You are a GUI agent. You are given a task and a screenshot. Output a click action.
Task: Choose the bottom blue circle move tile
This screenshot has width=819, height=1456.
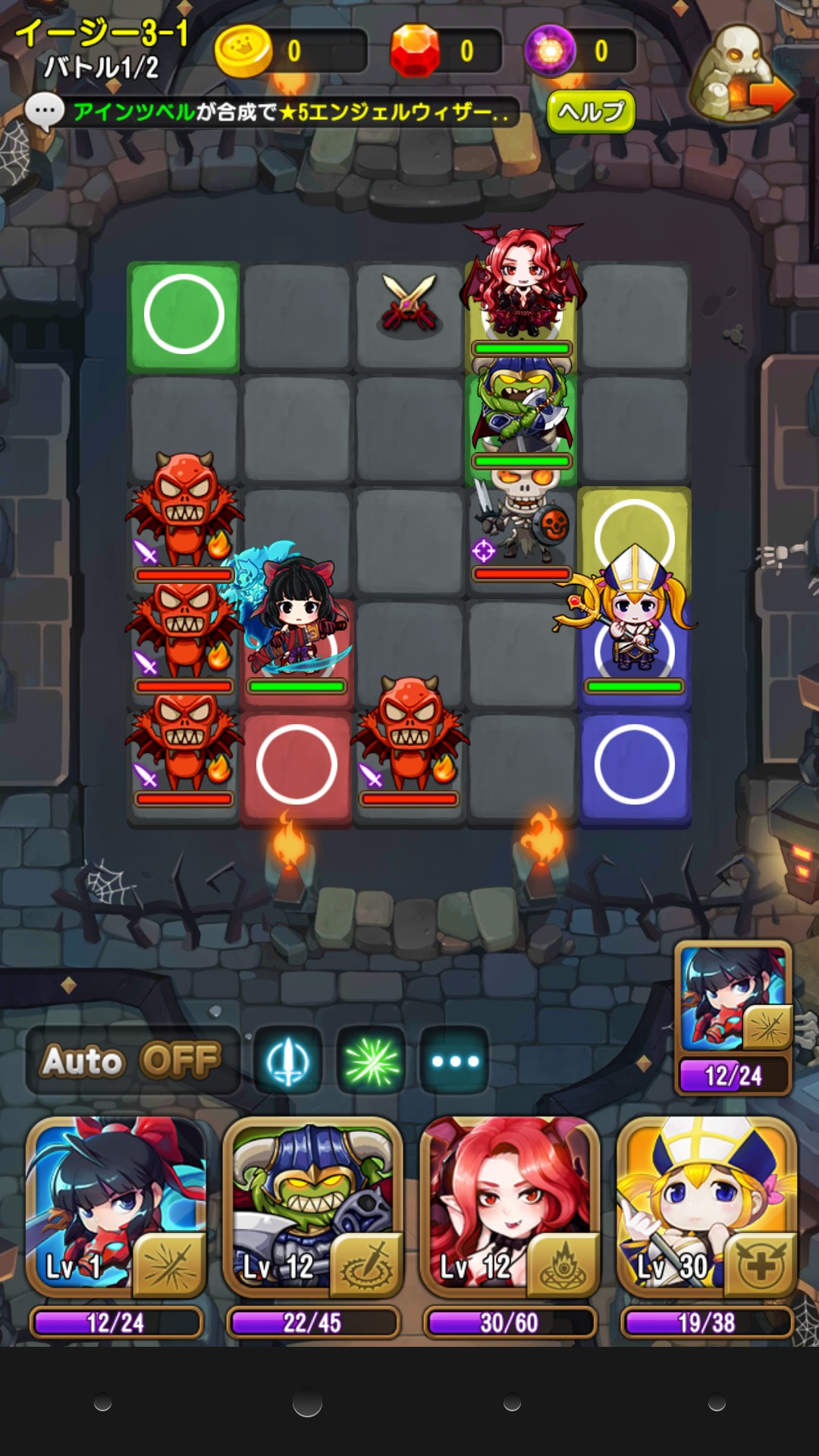click(x=635, y=764)
